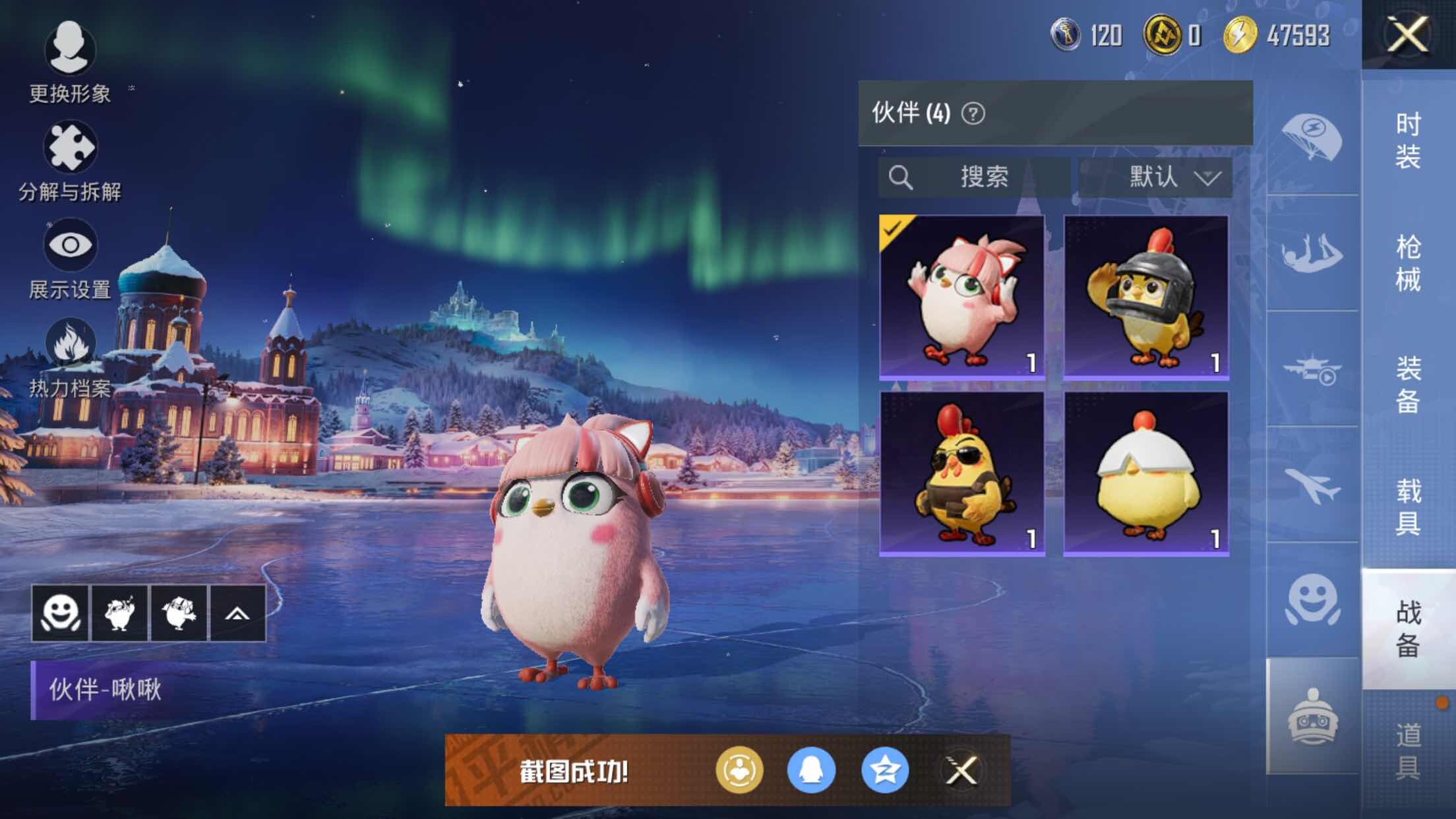Open the 默认 sort dropdown
Screen dimensions: 1456x819
1155,177
